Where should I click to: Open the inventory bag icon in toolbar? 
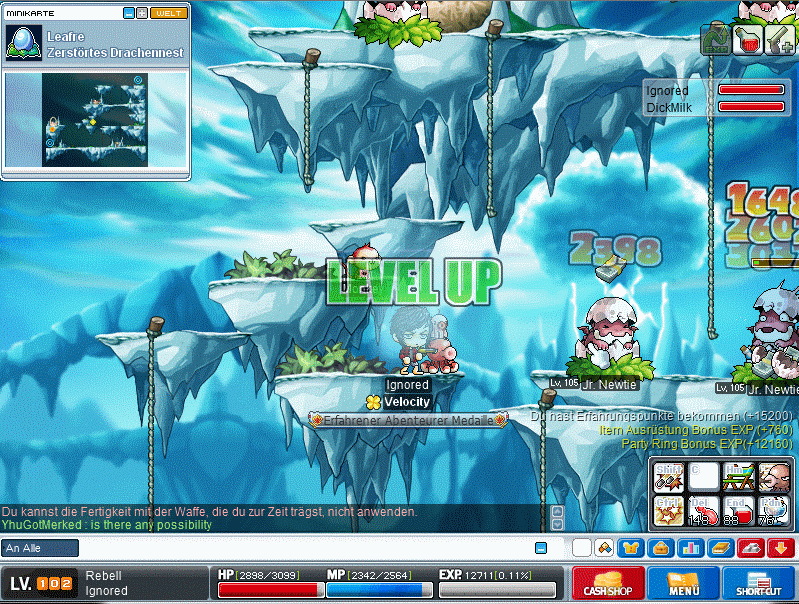tap(659, 548)
